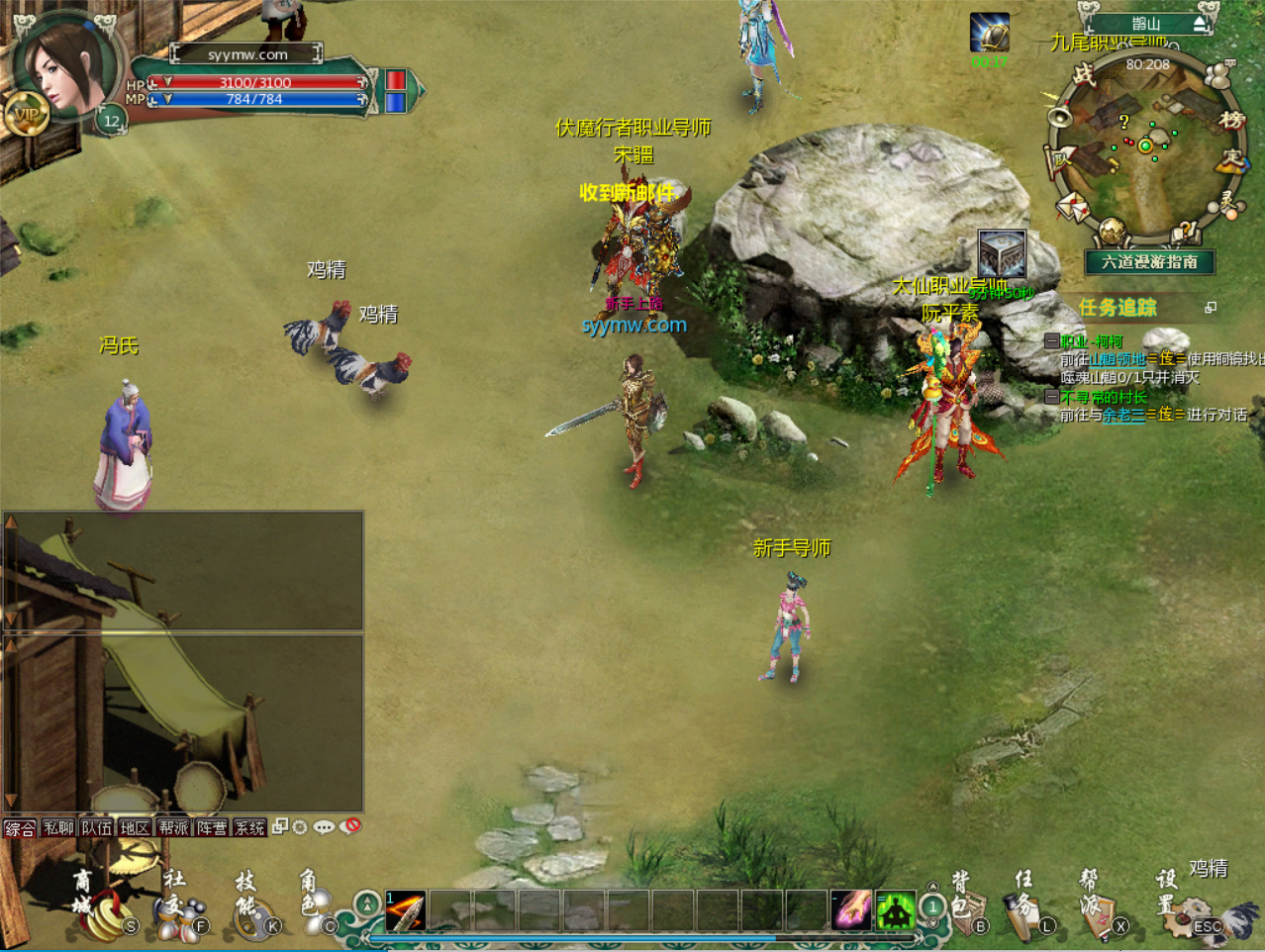
Task: Follow the 余老三 quest link
Action: 1123,415
